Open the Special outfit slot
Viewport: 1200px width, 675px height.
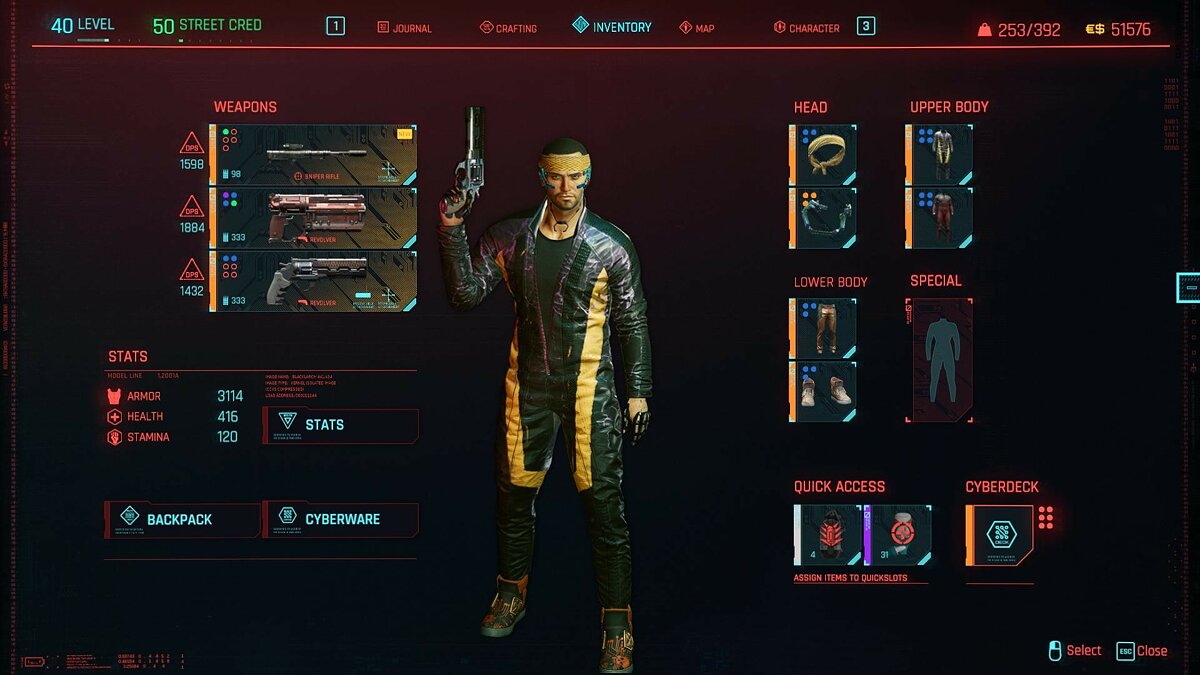940,360
